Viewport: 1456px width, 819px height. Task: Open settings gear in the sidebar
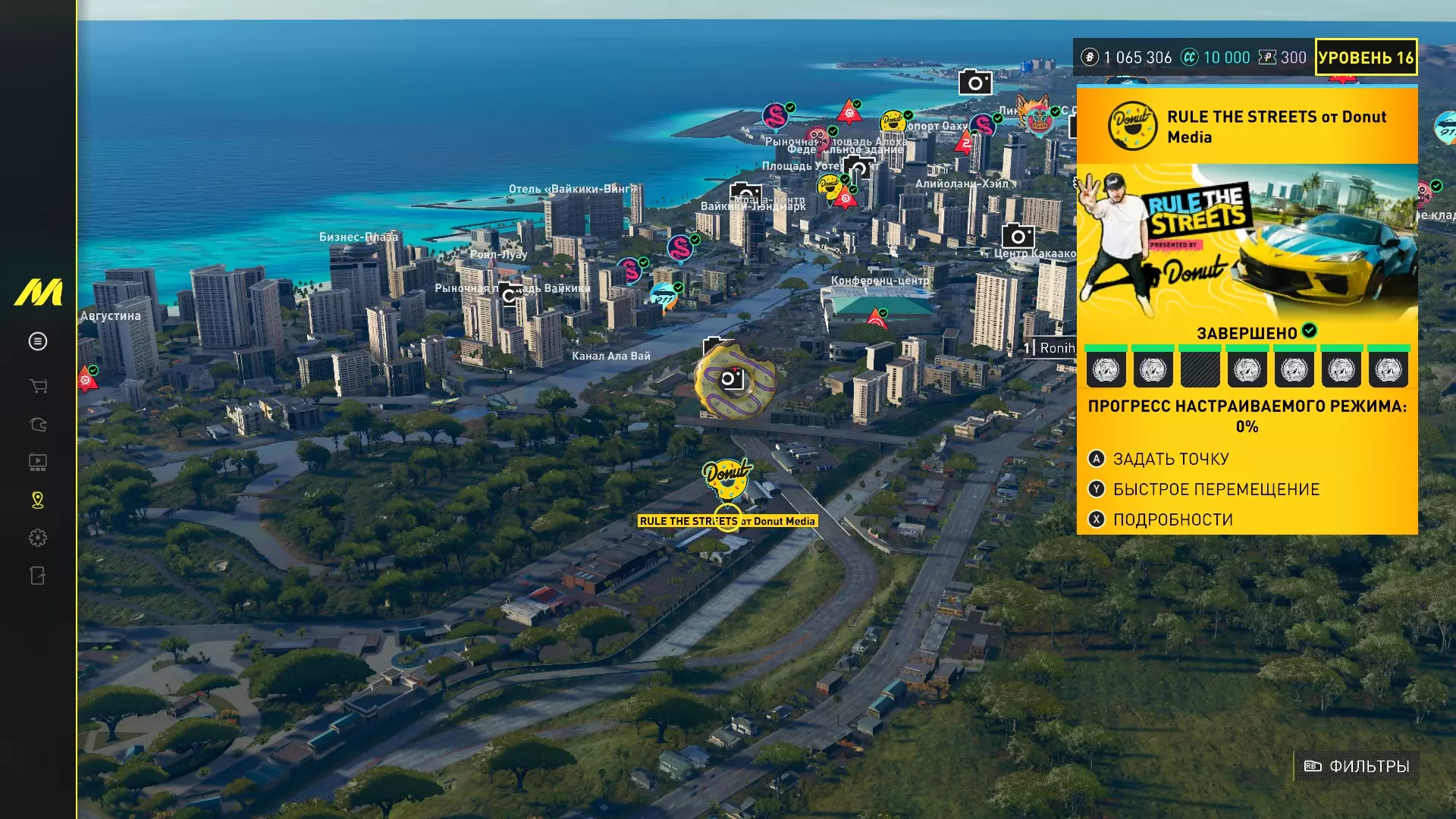click(x=38, y=538)
